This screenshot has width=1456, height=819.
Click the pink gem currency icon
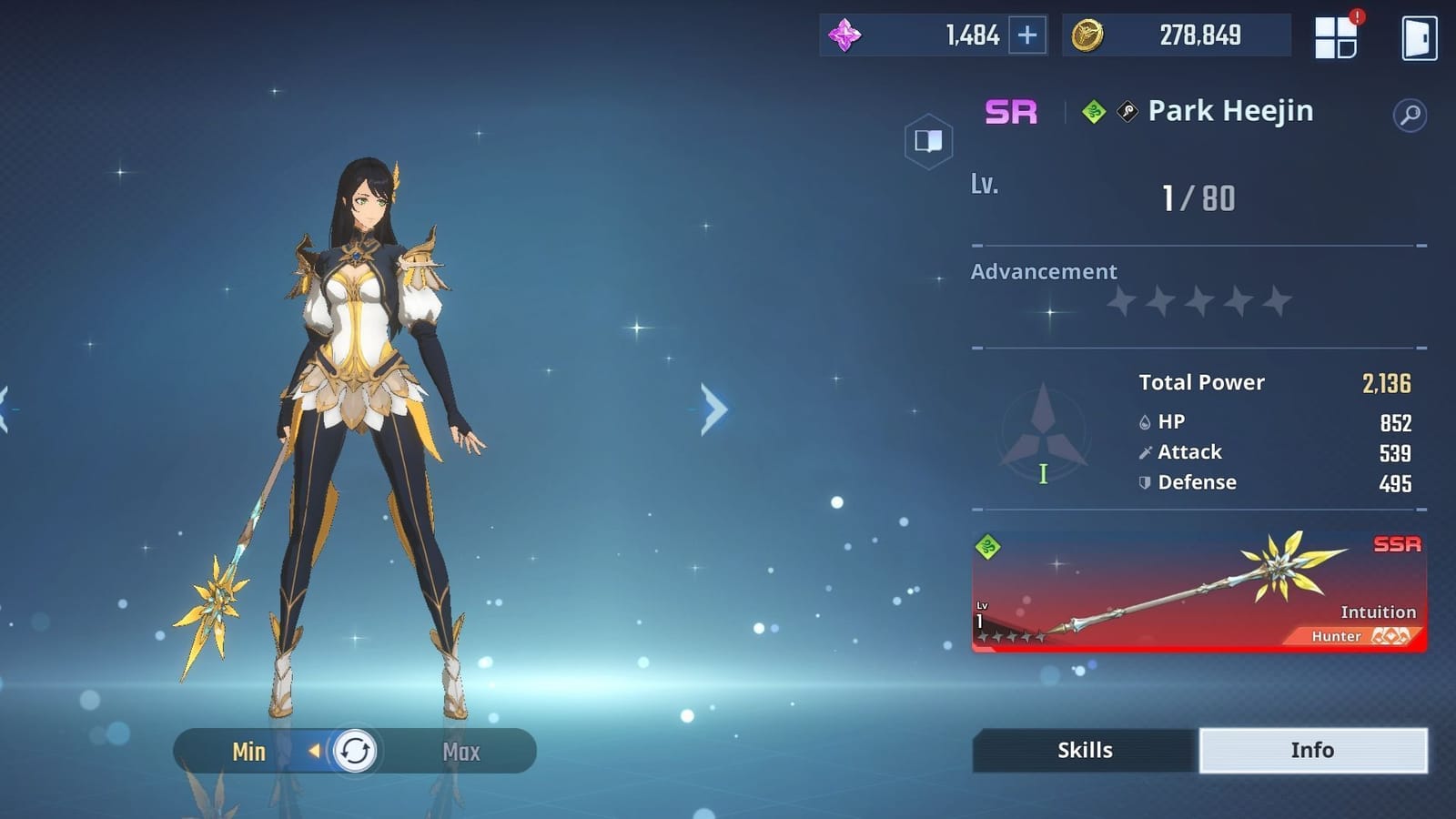pos(846,35)
